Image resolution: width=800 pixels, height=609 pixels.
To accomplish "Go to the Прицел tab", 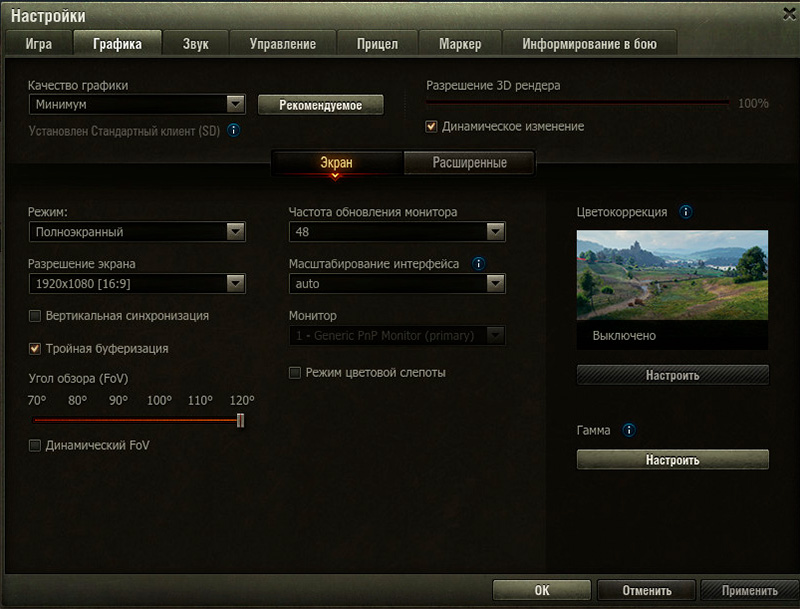I will (x=377, y=43).
